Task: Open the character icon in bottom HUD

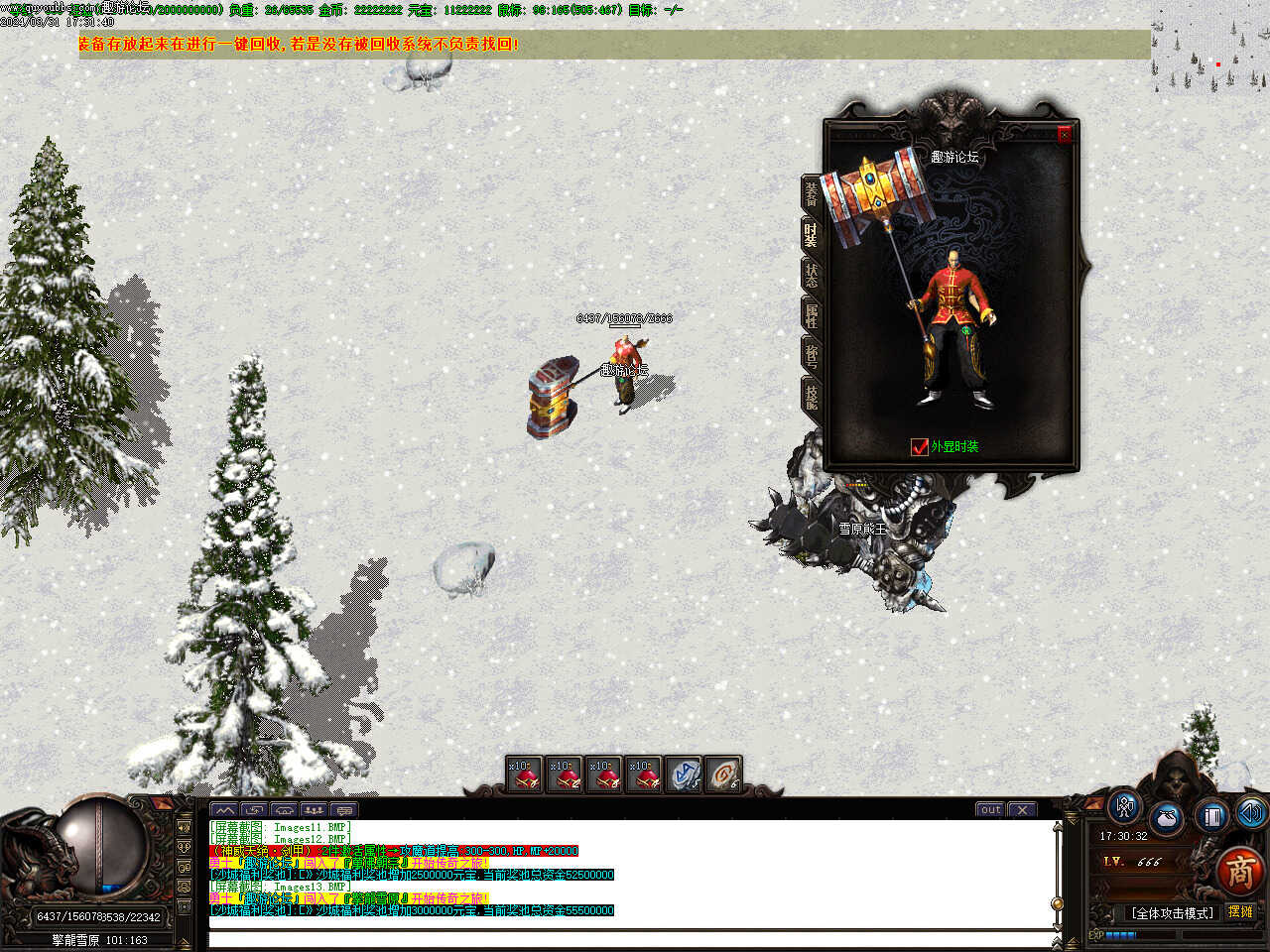Action: [x=1124, y=807]
